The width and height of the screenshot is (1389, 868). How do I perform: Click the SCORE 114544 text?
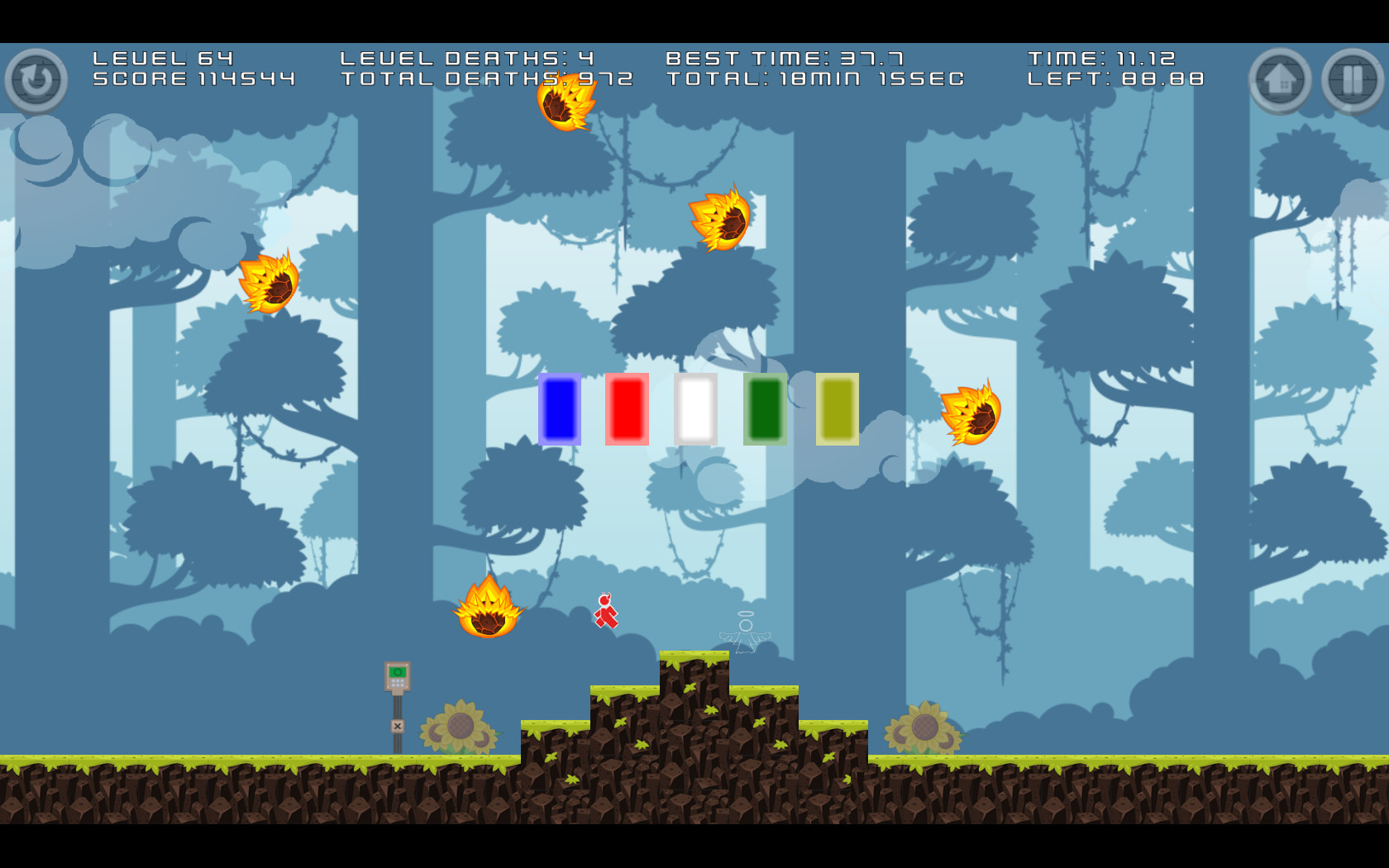pos(194,79)
